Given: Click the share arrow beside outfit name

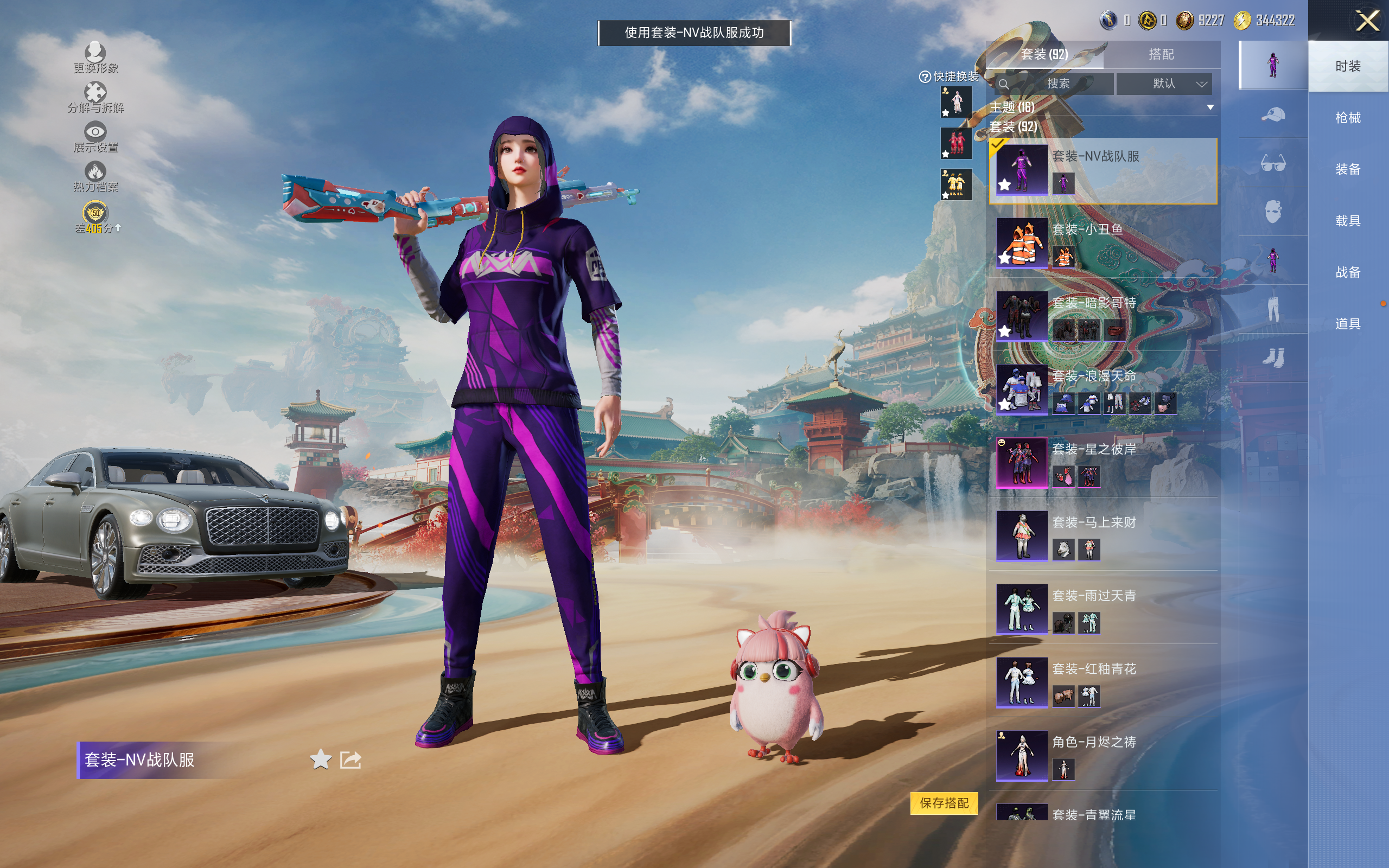Looking at the screenshot, I should click(350, 760).
